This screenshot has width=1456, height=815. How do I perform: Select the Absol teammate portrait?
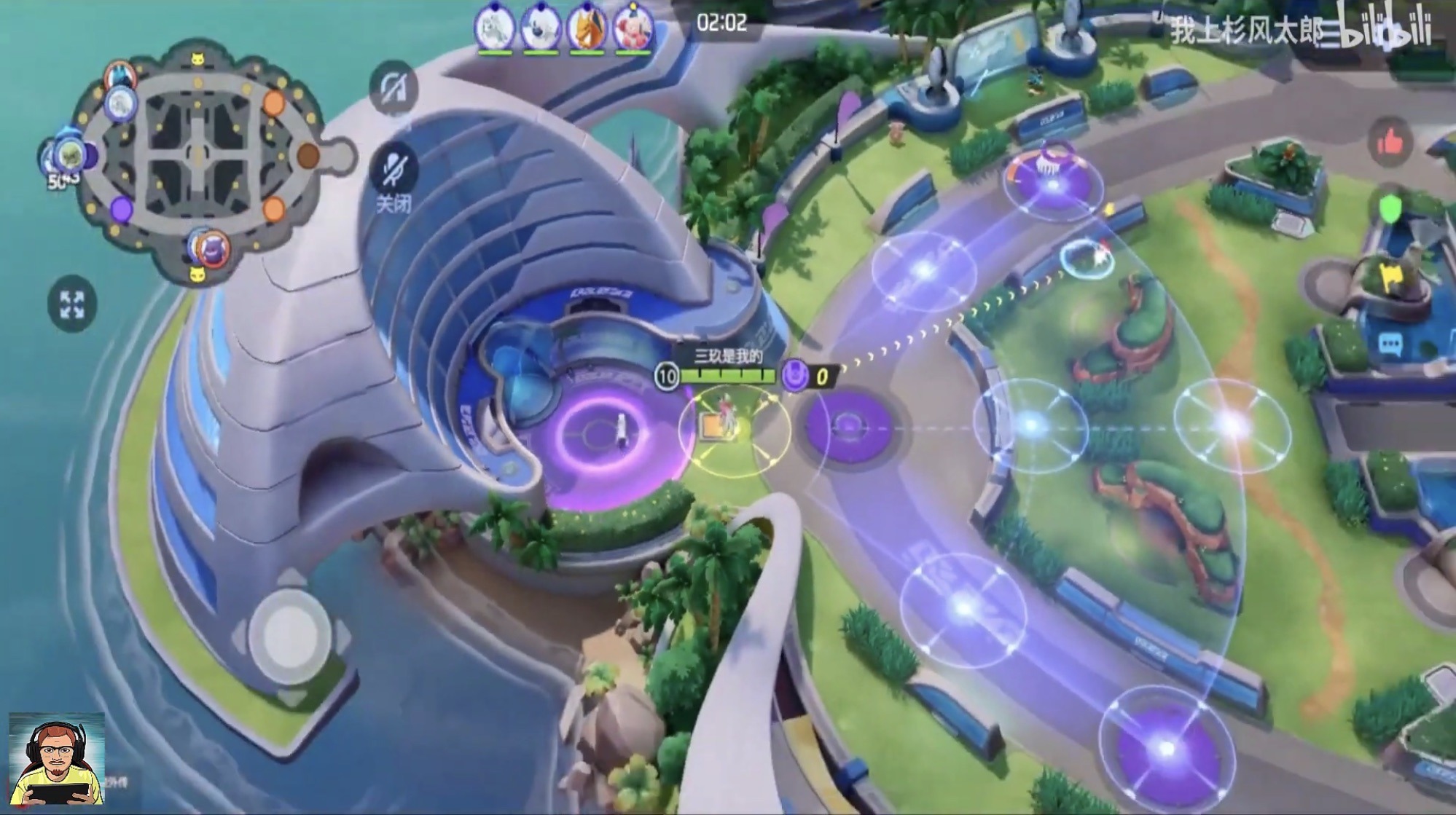click(x=541, y=29)
